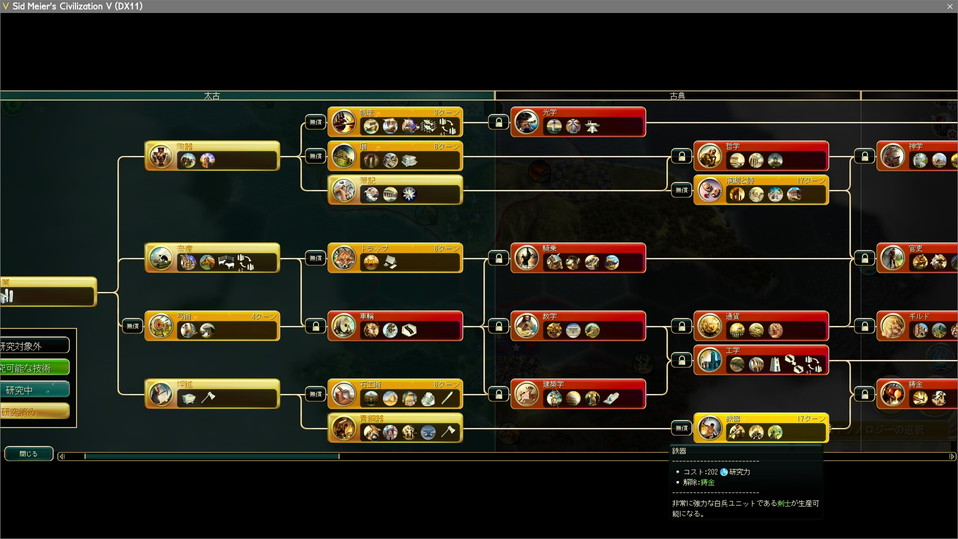This screenshot has height=539, width=958.
Task: Research the 鉄器 (Iron Working) technology
Action: pyautogui.click(x=761, y=428)
